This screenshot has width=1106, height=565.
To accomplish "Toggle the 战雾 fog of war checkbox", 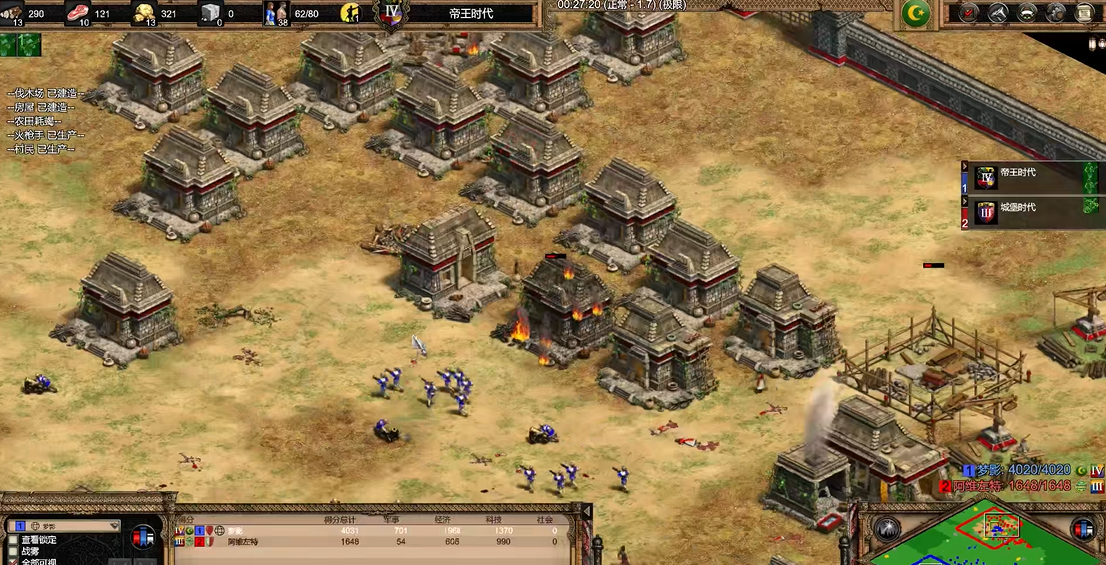I will pos(13,551).
